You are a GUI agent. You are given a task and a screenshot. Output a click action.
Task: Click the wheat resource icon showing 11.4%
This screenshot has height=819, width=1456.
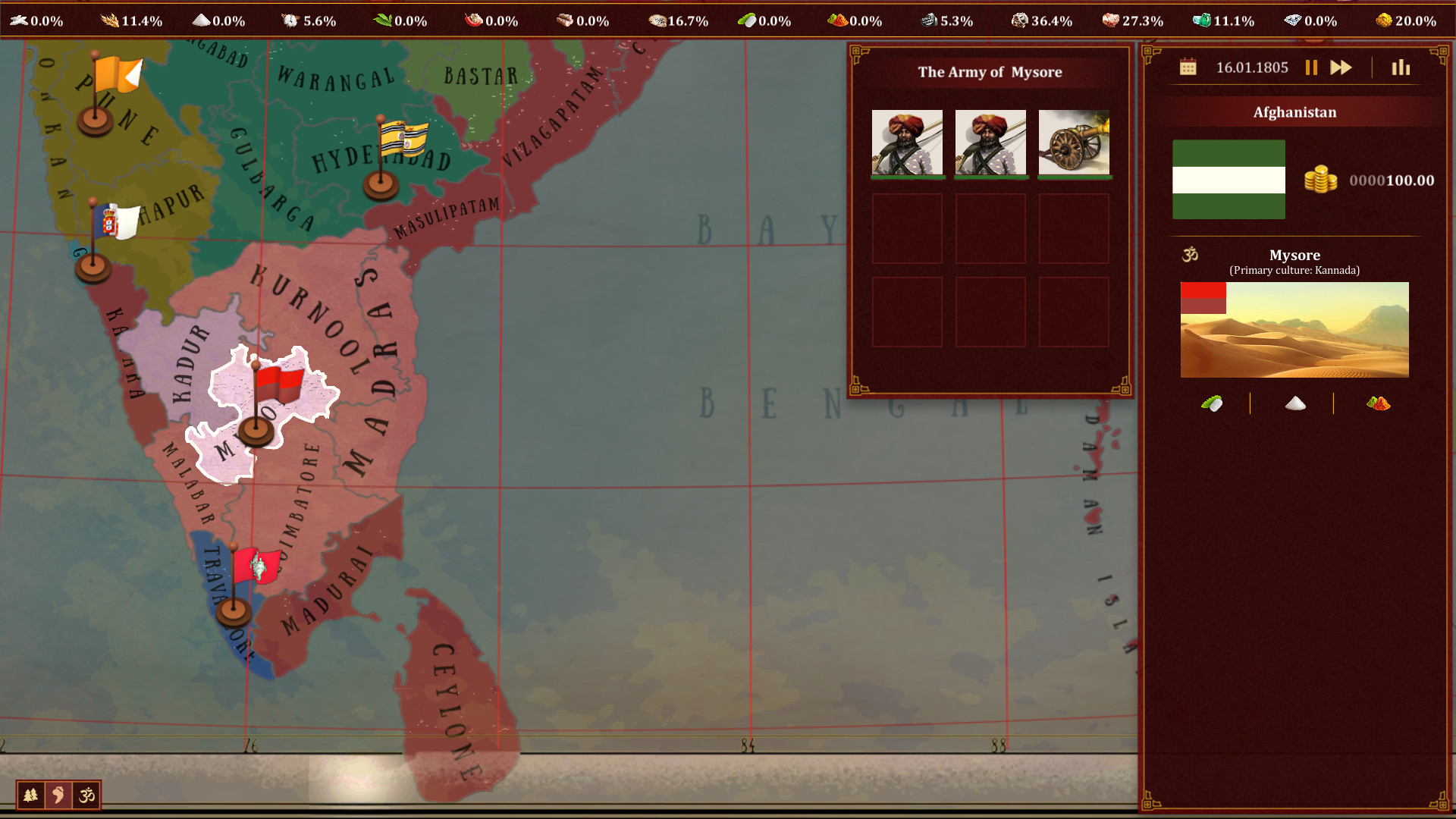tap(110, 20)
